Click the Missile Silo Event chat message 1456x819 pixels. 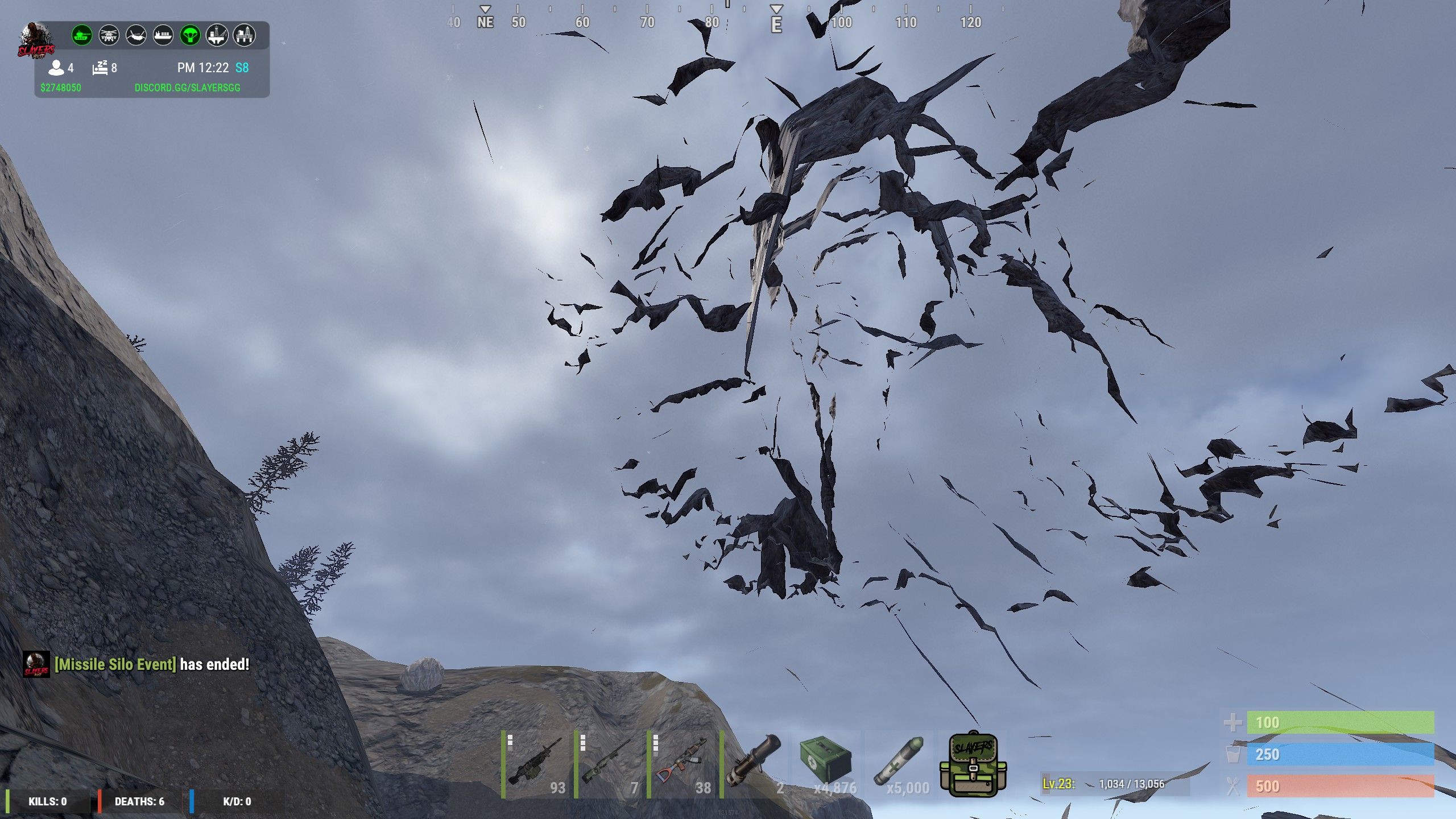pos(152,664)
